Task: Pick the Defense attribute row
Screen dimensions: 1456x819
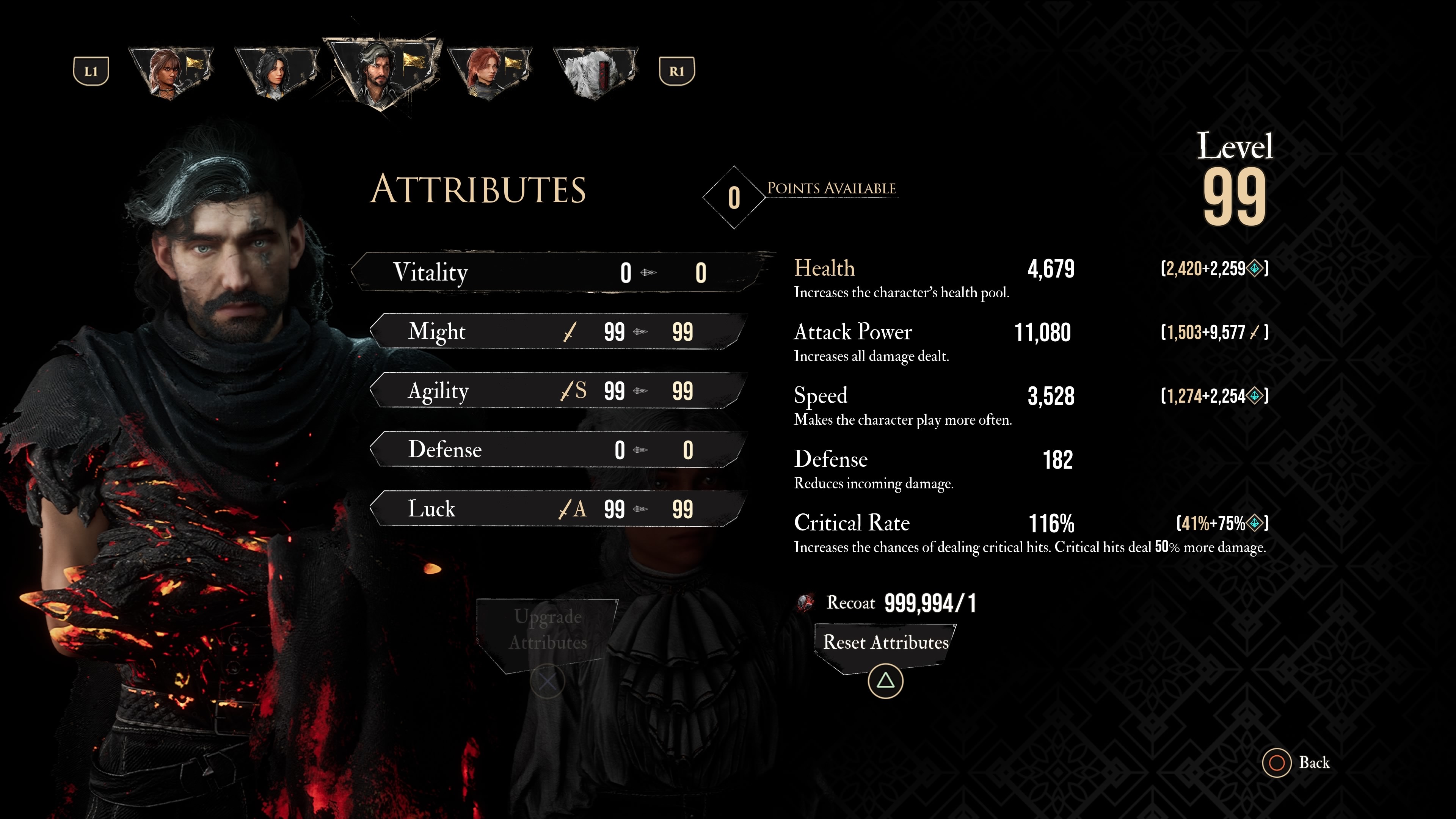Action: [557, 450]
